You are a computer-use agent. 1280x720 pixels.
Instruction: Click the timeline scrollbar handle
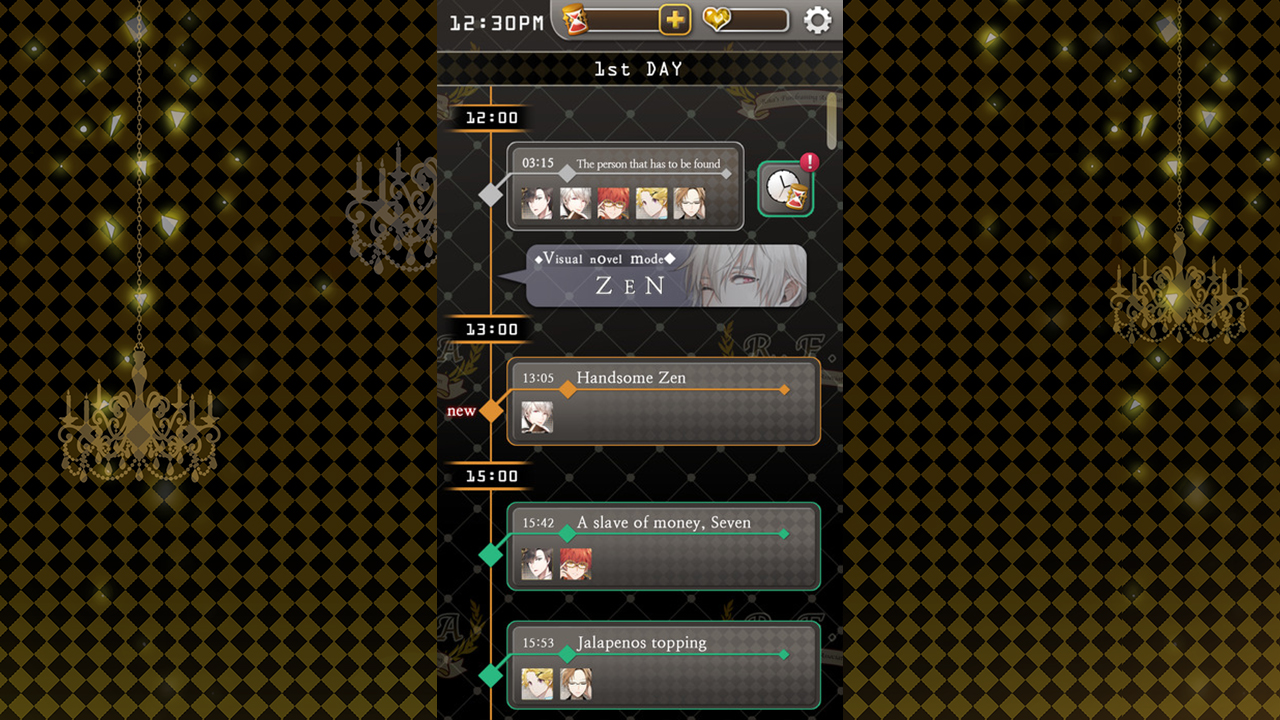pos(831,120)
